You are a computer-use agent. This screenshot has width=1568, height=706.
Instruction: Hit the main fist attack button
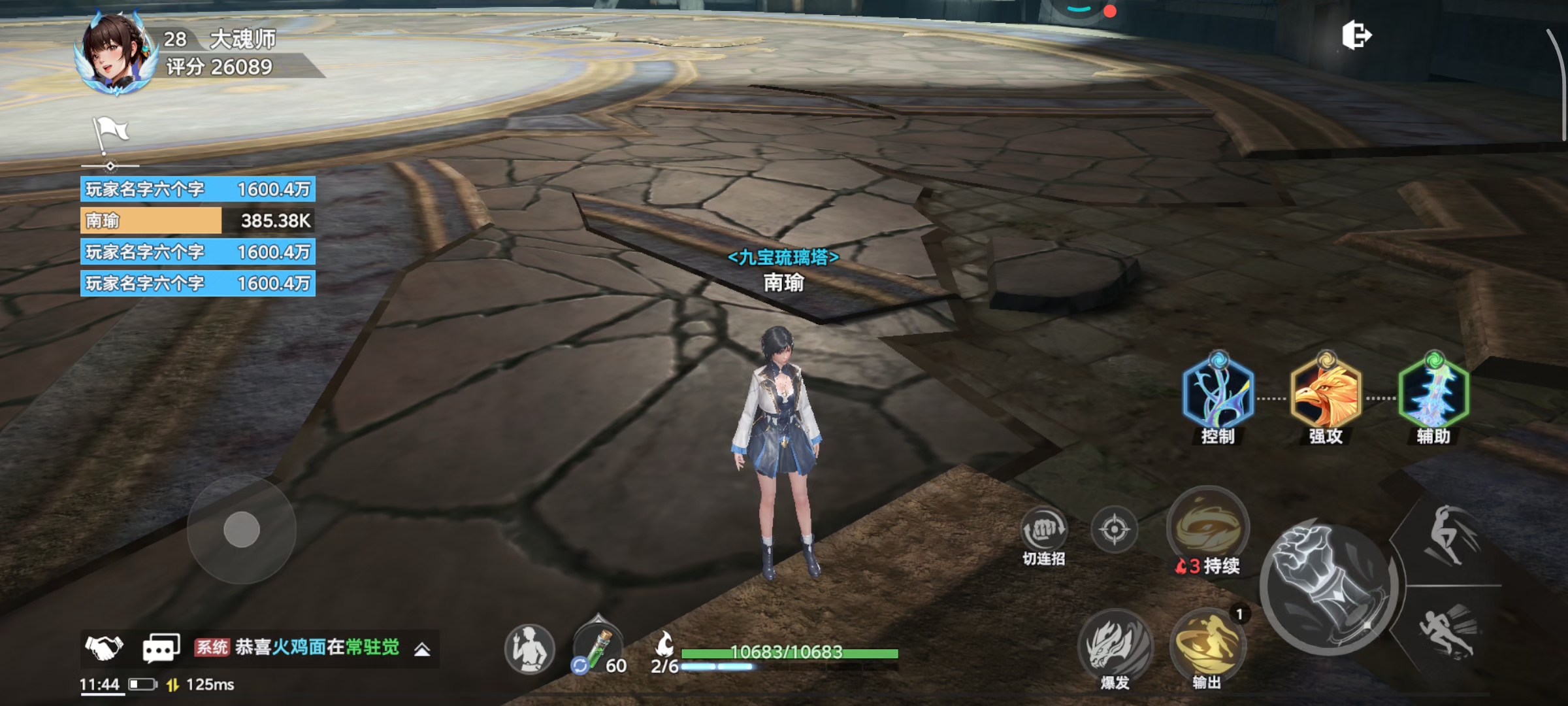[x=1329, y=586]
